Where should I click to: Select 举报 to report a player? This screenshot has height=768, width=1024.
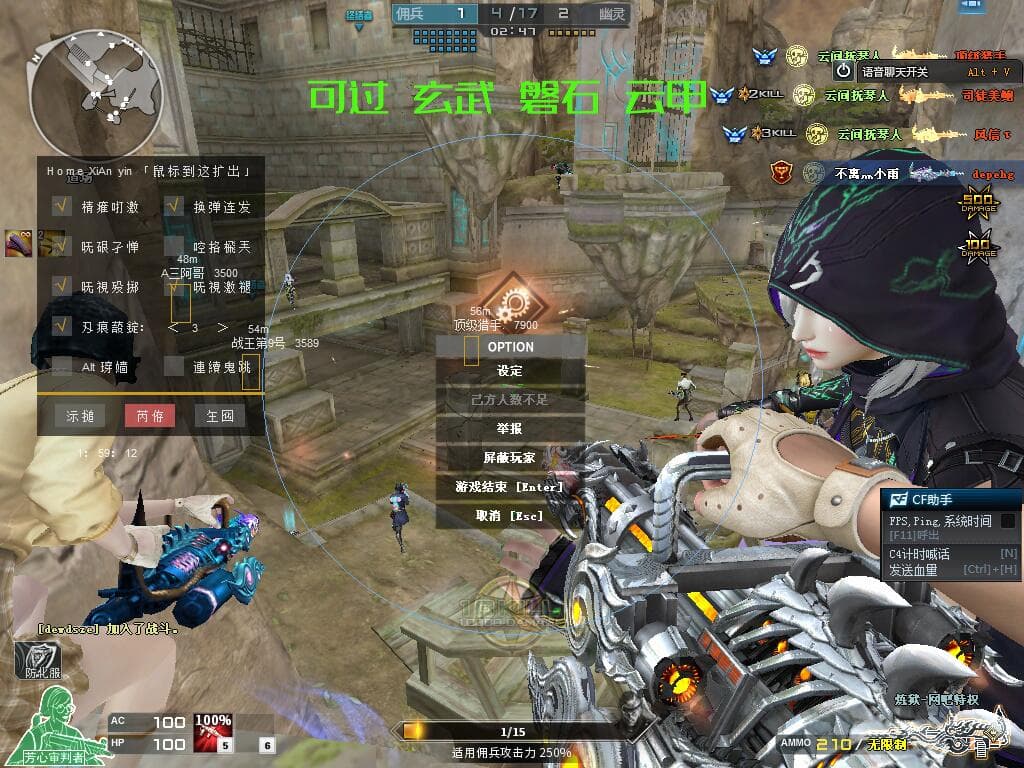click(x=510, y=428)
